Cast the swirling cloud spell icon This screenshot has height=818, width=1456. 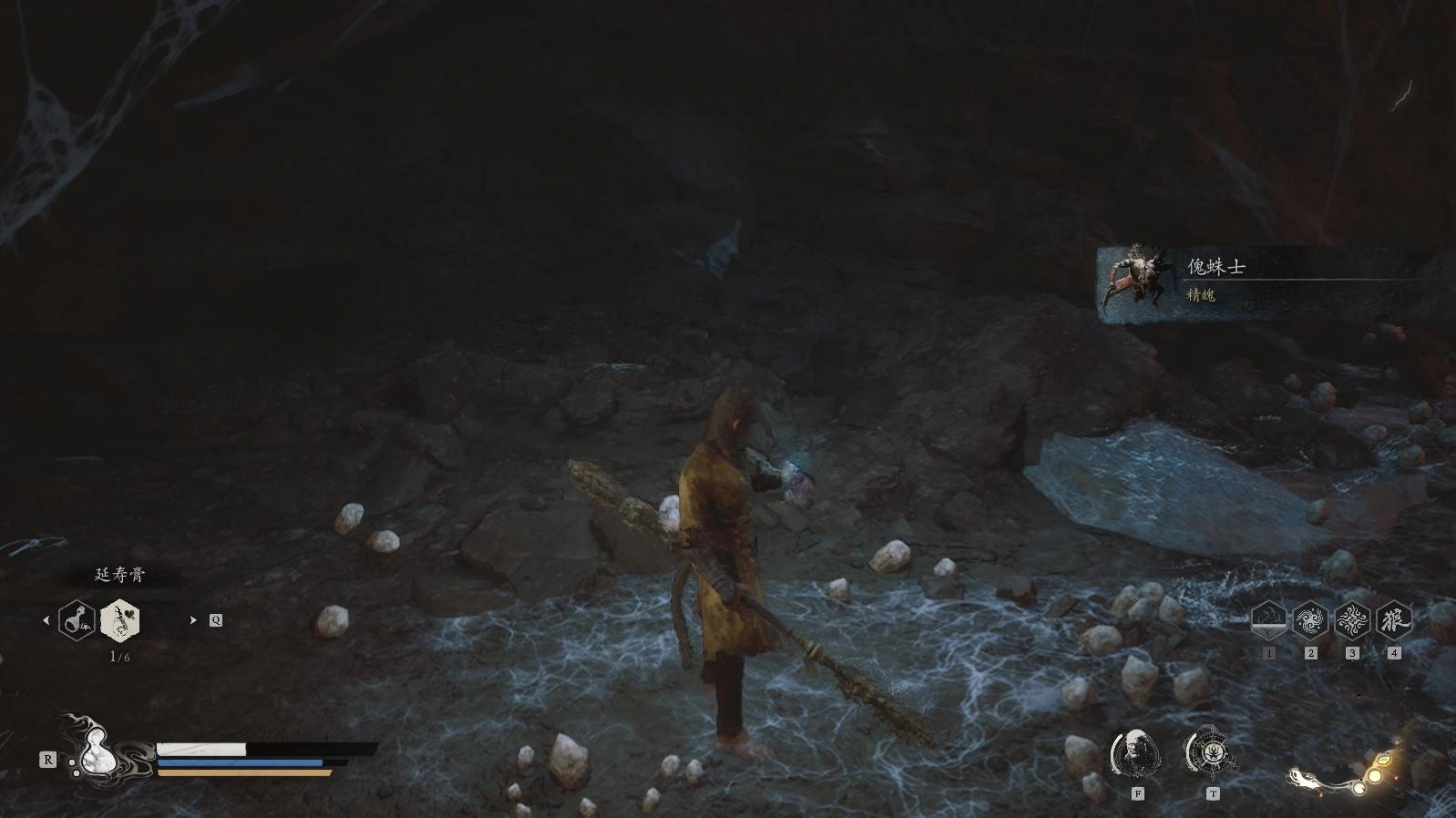click(1310, 620)
